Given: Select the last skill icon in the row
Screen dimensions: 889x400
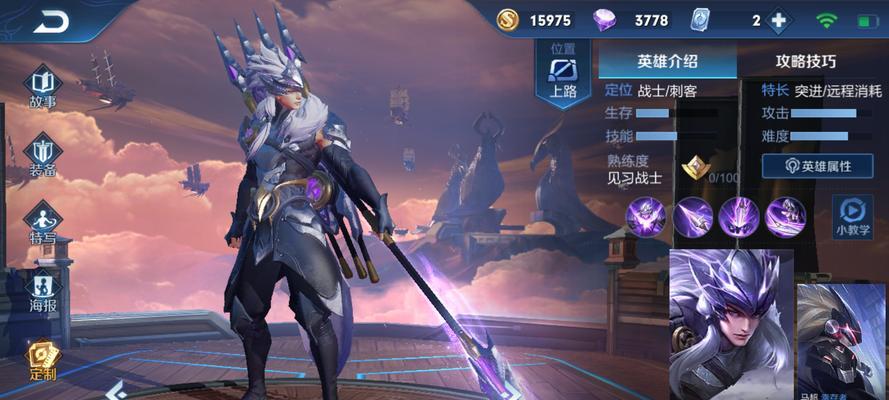Looking at the screenshot, I should 785,216.
